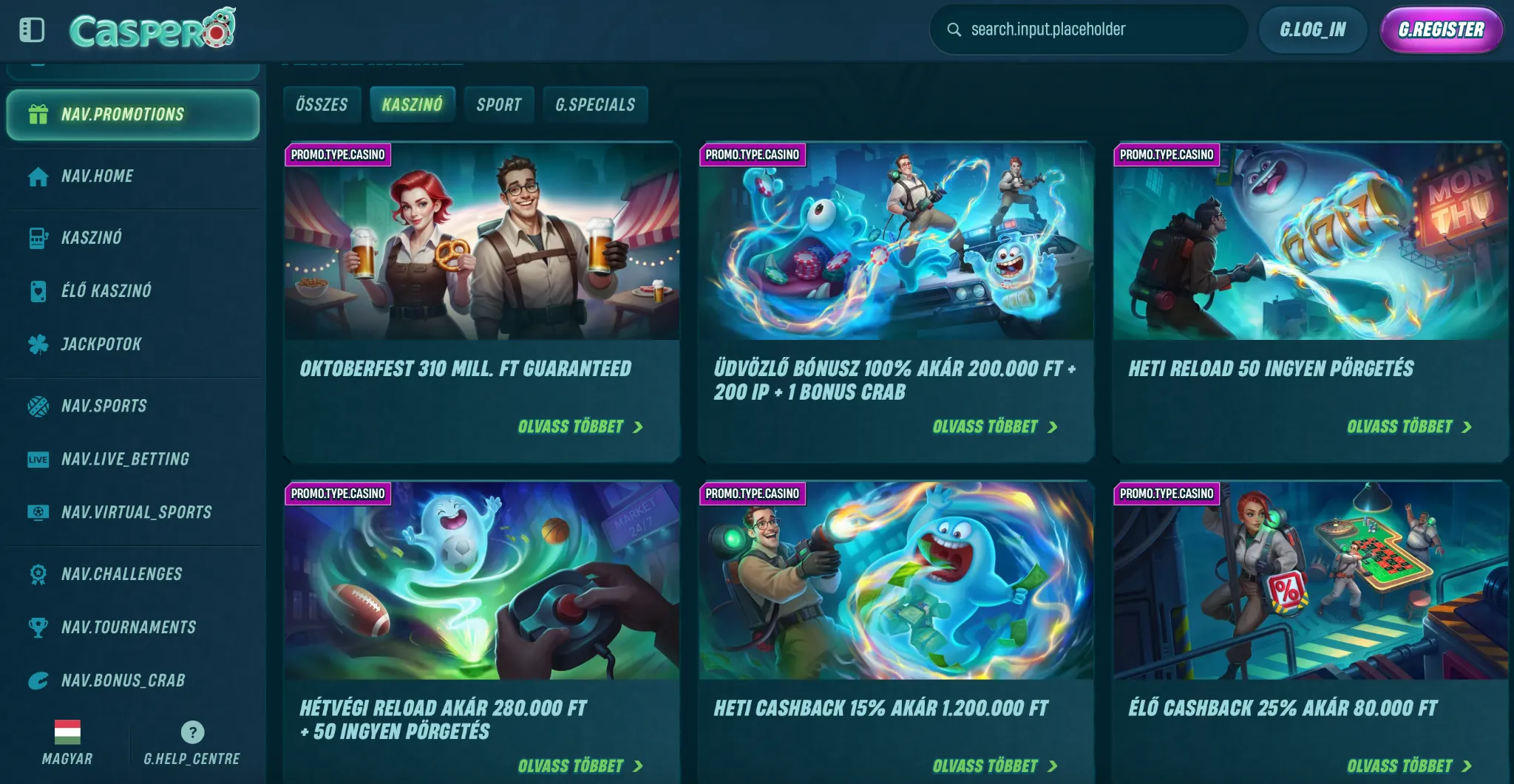The height and width of the screenshot is (784, 1514).
Task: Click the G.REGISTER button
Action: click(x=1441, y=30)
